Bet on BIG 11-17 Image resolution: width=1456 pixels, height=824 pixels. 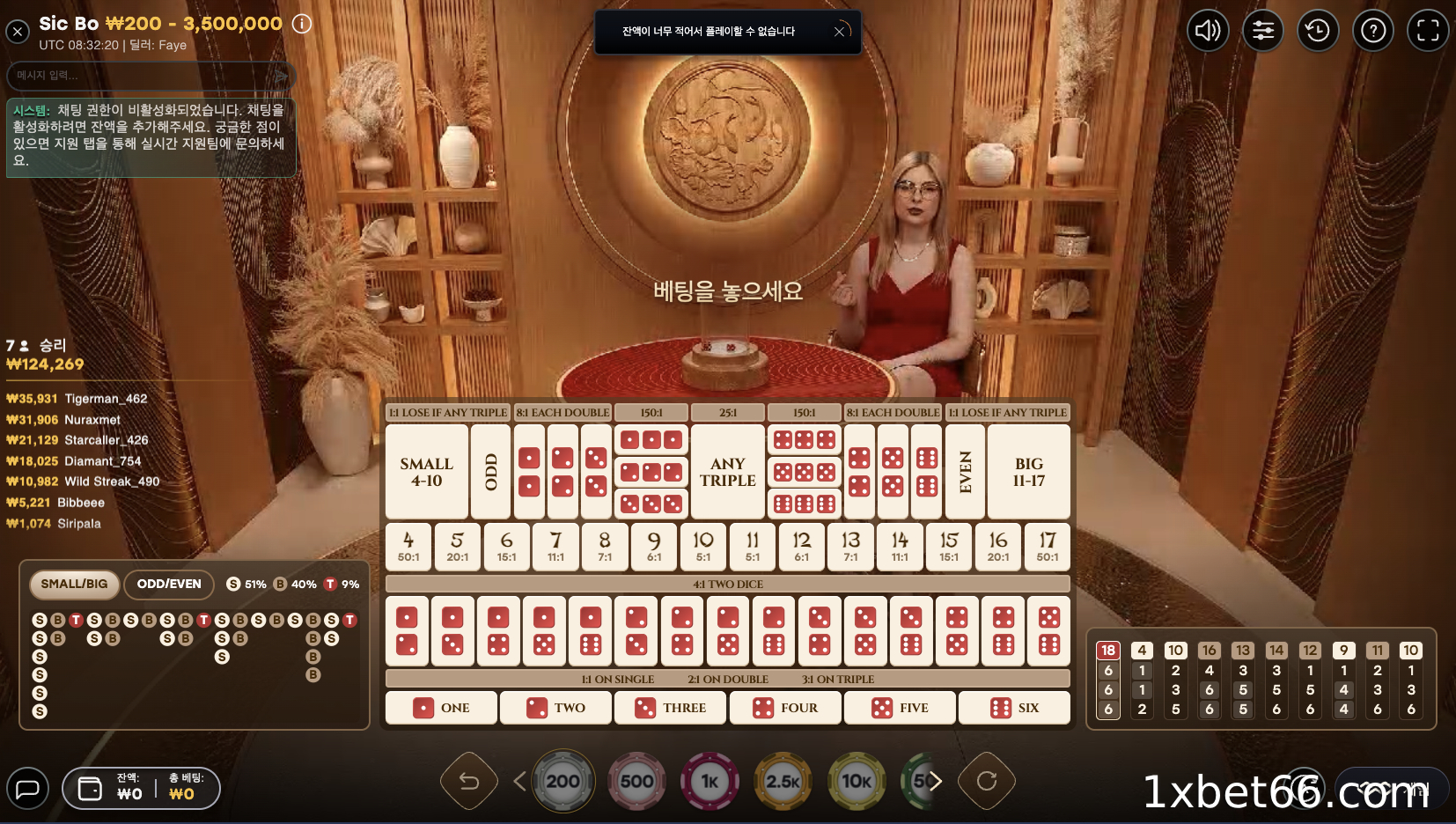pyautogui.click(x=1029, y=472)
